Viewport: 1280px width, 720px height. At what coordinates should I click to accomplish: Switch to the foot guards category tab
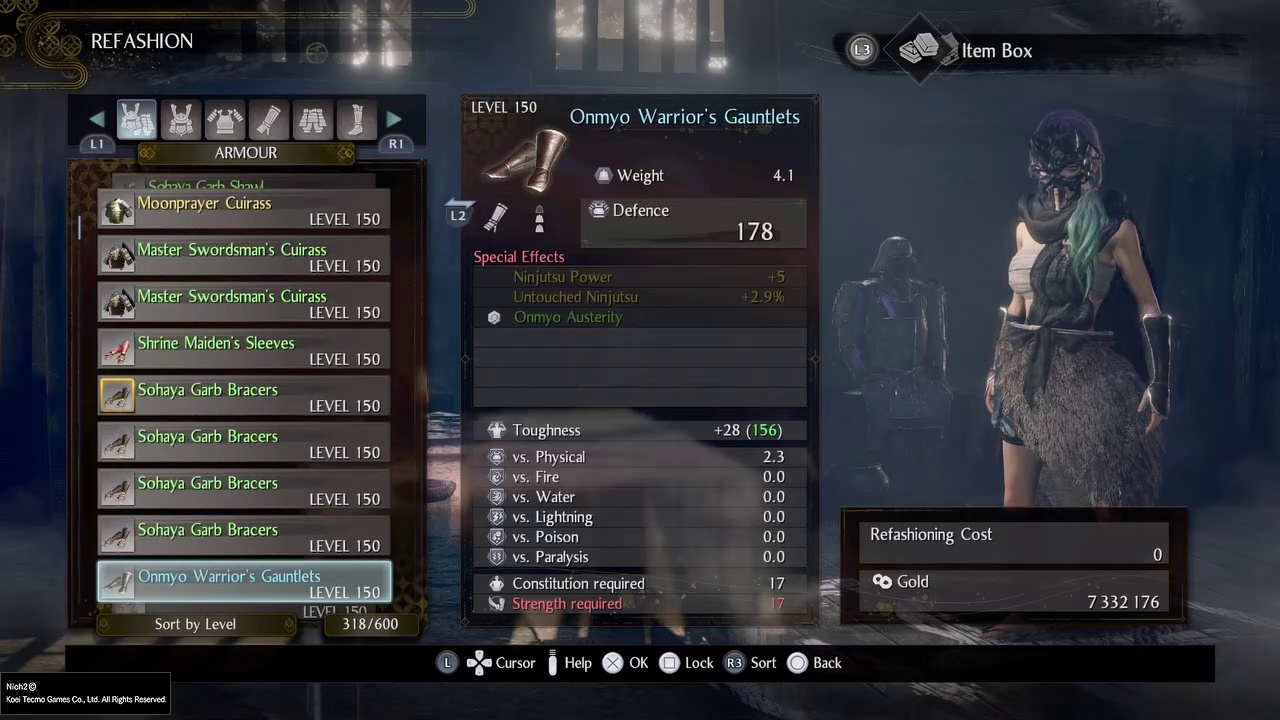coord(356,120)
